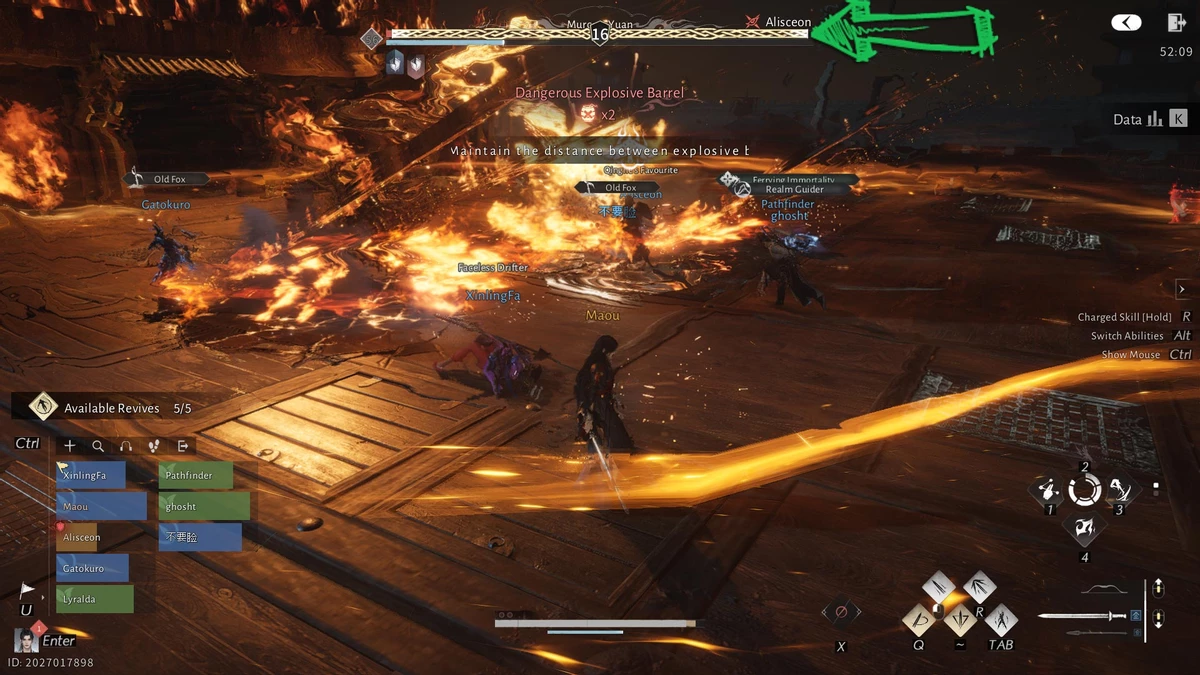
Task: Activate the flame-shaped ability in slot 4
Action: point(1084,530)
